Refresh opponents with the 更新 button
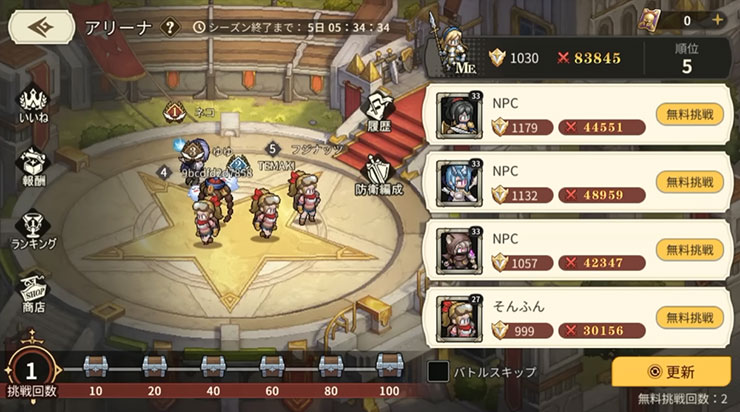 pos(671,372)
